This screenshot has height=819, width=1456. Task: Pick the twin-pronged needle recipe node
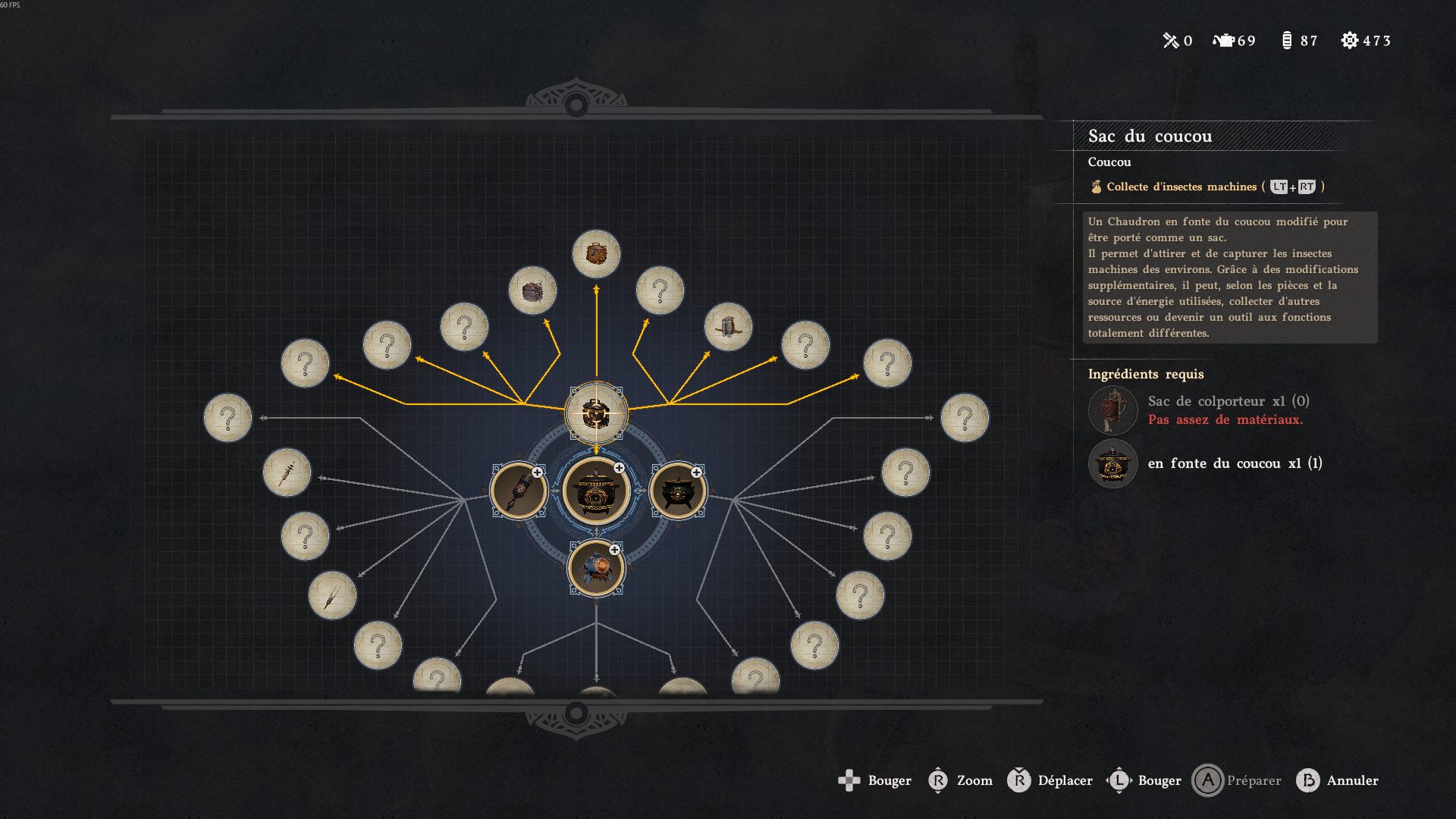click(332, 595)
